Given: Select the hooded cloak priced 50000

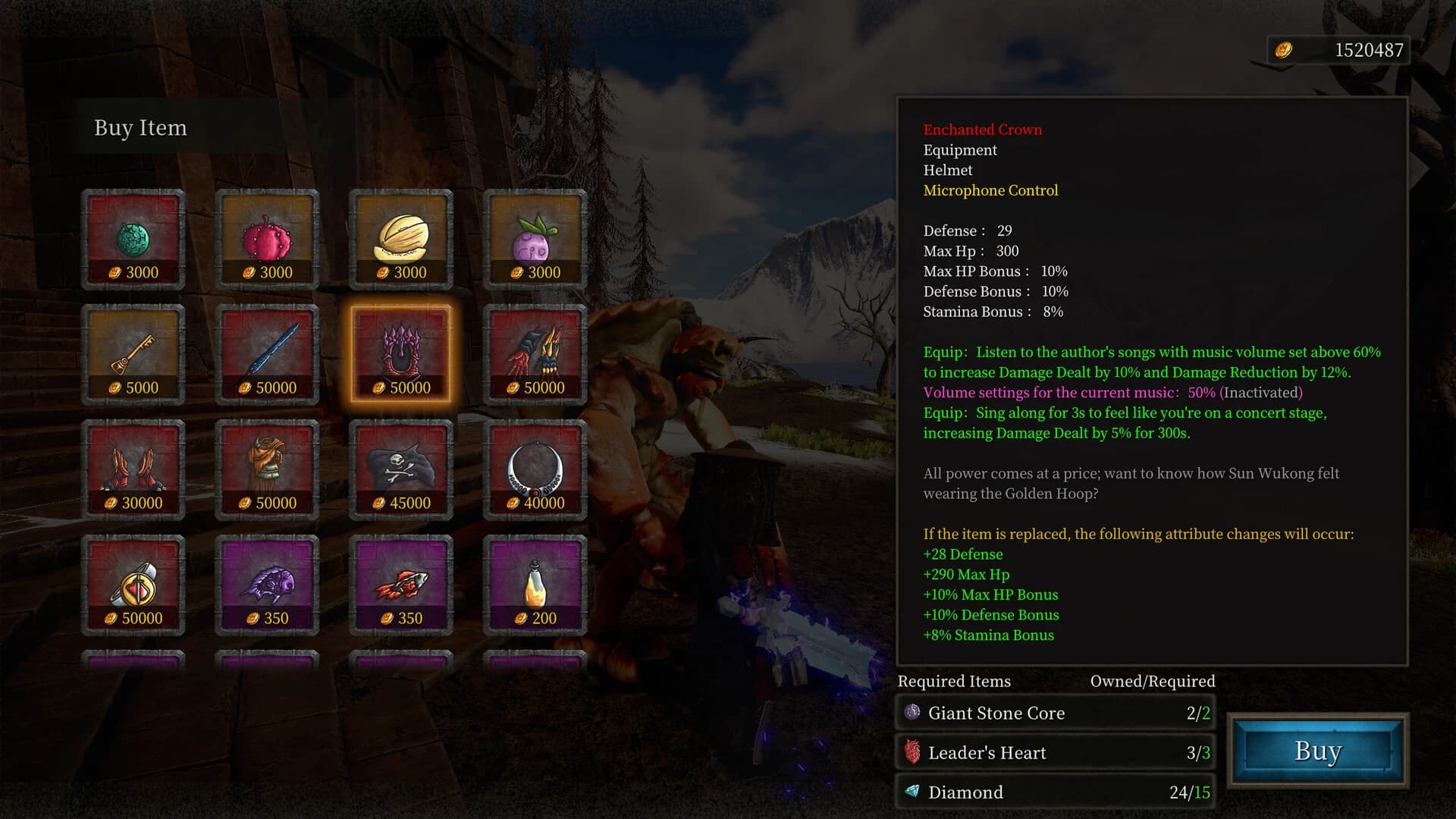Looking at the screenshot, I should (x=267, y=468).
